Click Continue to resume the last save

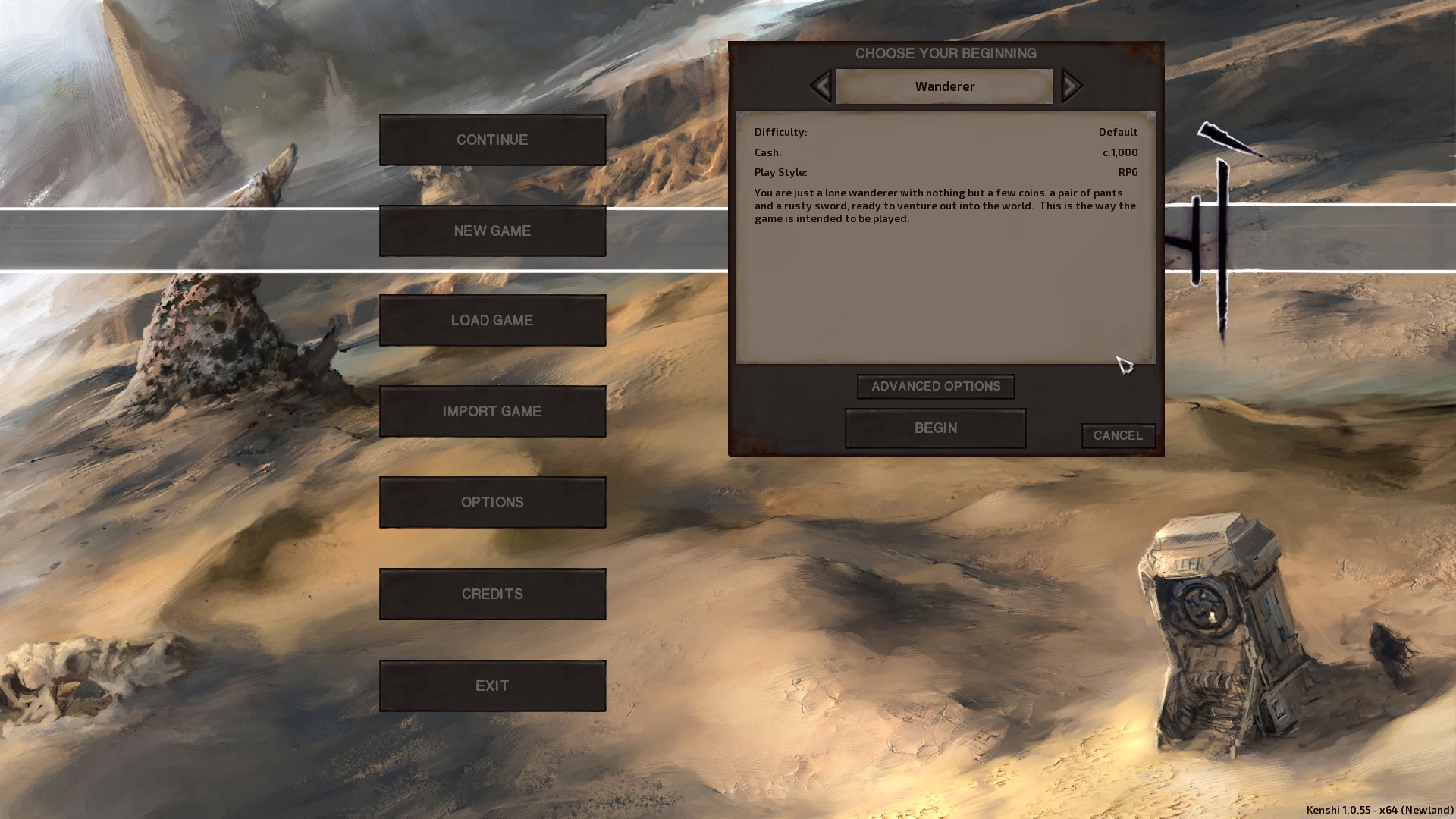(492, 140)
